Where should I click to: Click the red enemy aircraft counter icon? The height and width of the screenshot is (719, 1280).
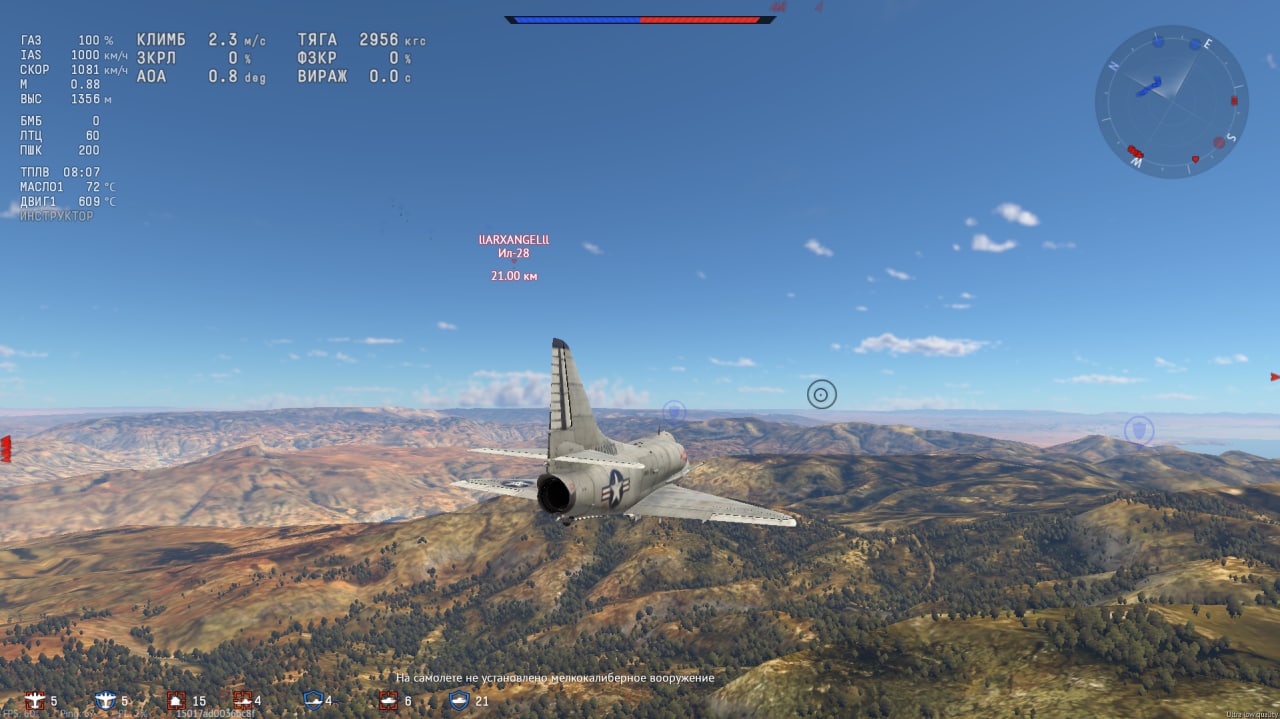pos(37,700)
